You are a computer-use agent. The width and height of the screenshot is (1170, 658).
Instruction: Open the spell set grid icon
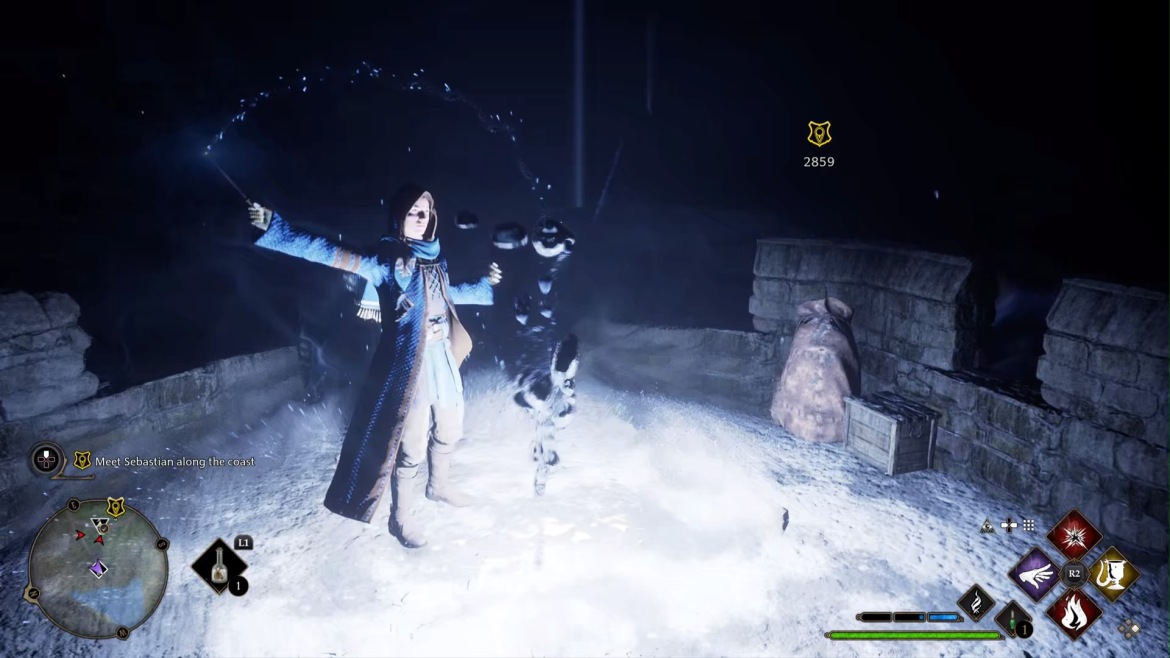[x=1028, y=526]
